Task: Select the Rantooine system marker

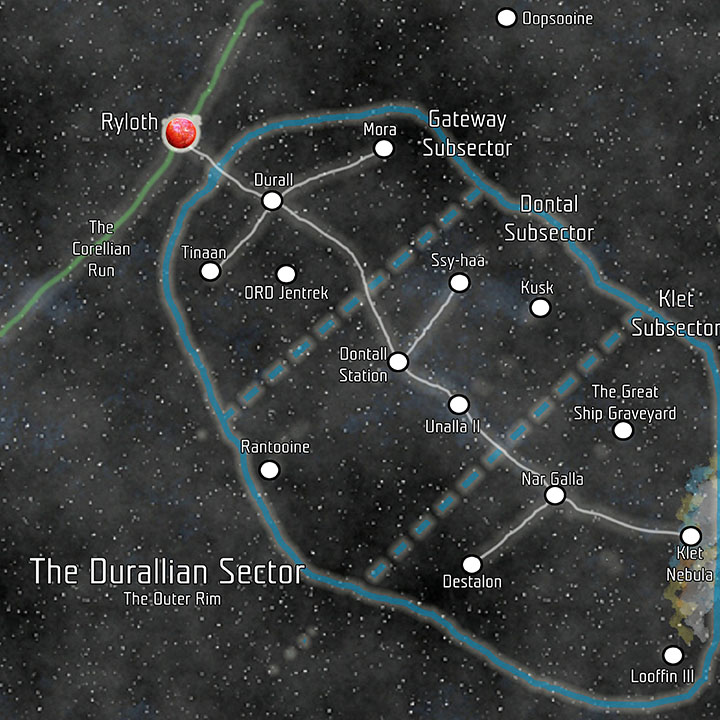Action: click(269, 469)
